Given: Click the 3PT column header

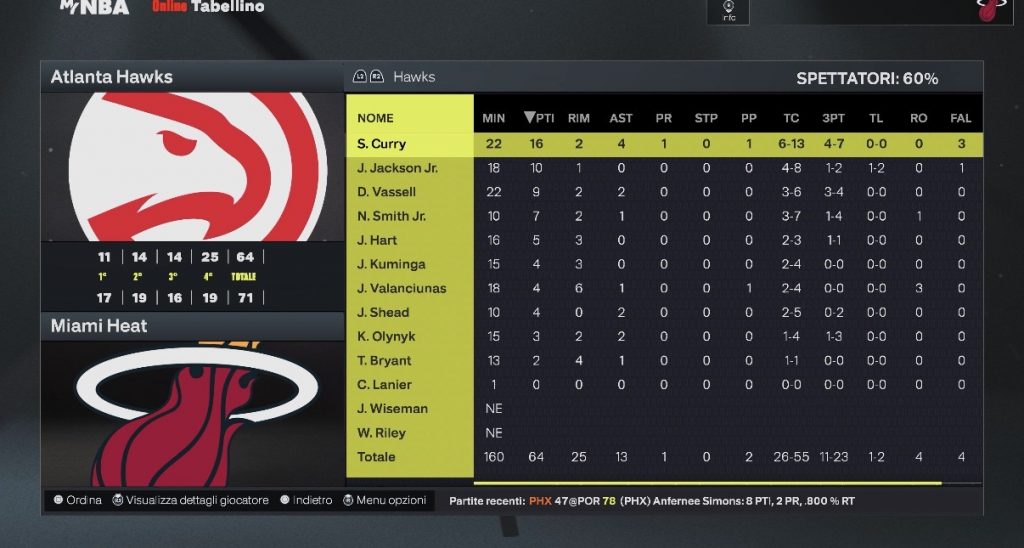Looking at the screenshot, I should pos(833,118).
